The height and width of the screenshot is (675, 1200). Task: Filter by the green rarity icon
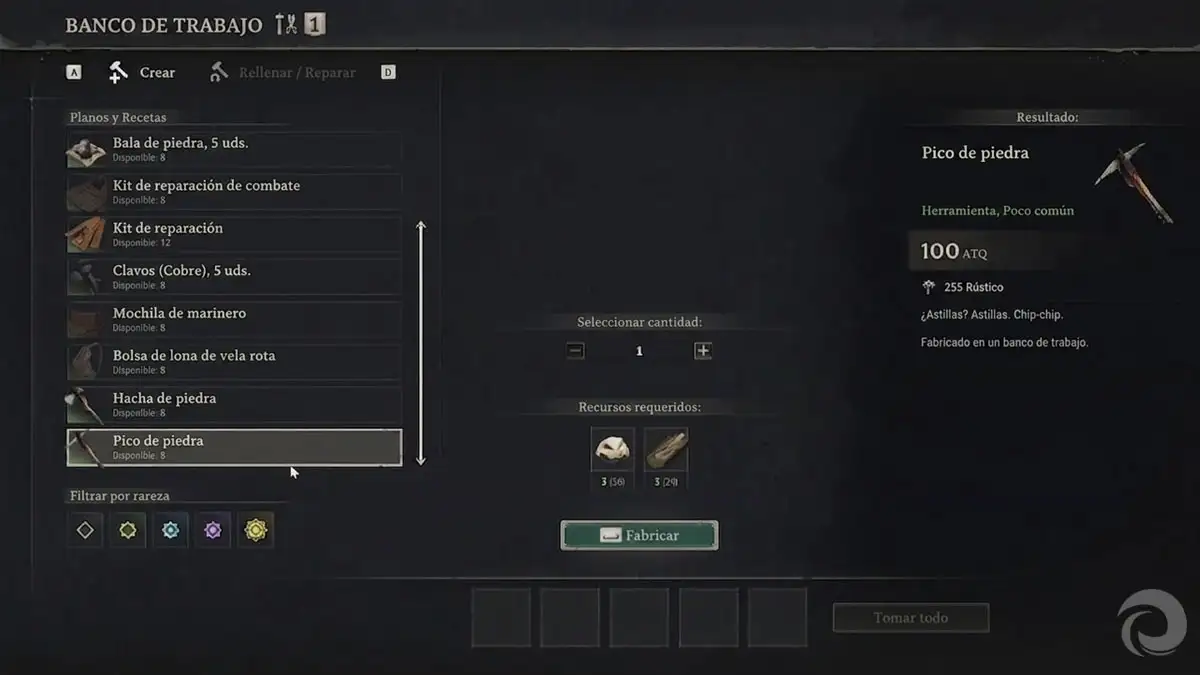128,530
